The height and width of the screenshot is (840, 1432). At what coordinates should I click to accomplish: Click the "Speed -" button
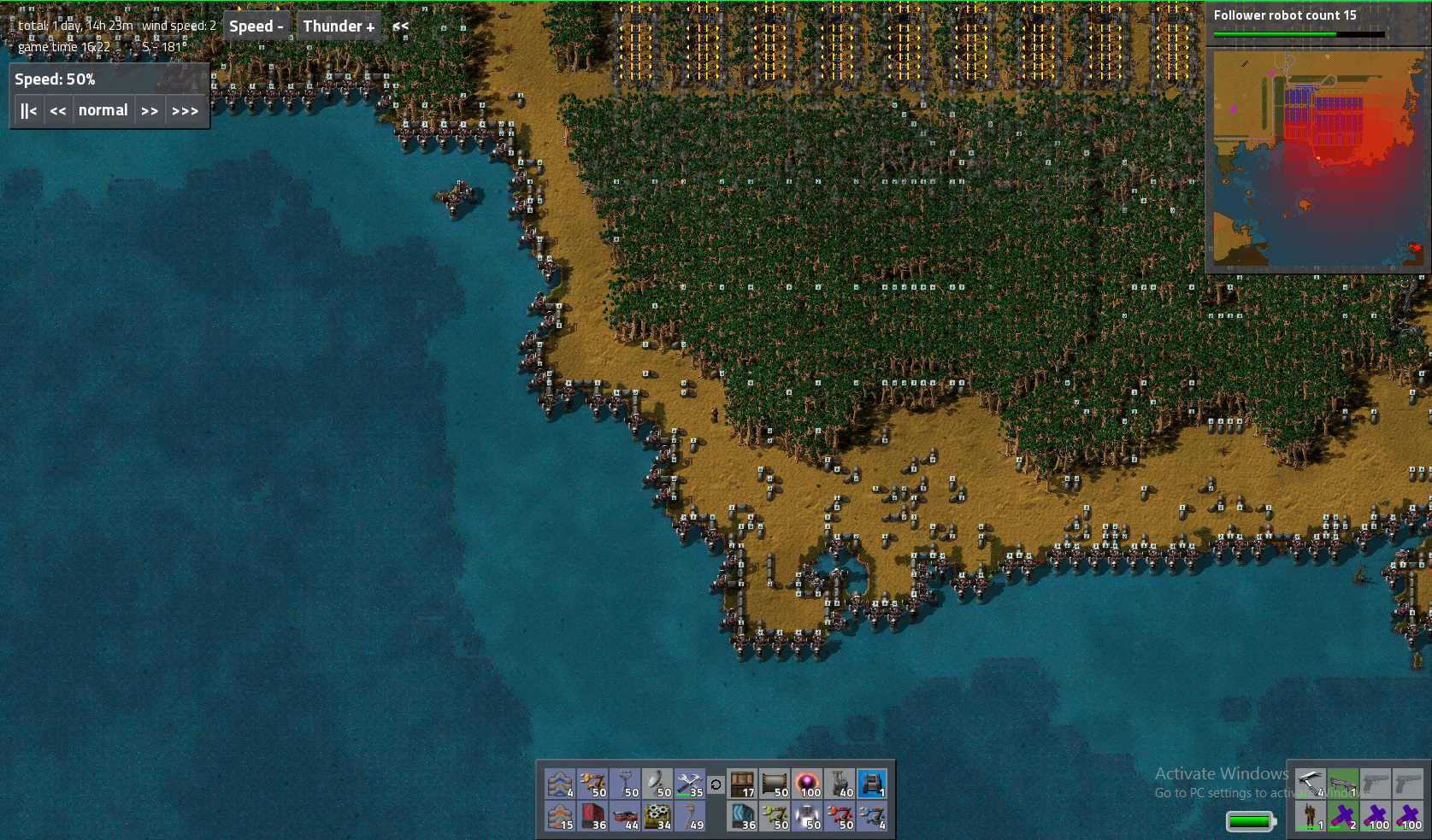click(256, 26)
